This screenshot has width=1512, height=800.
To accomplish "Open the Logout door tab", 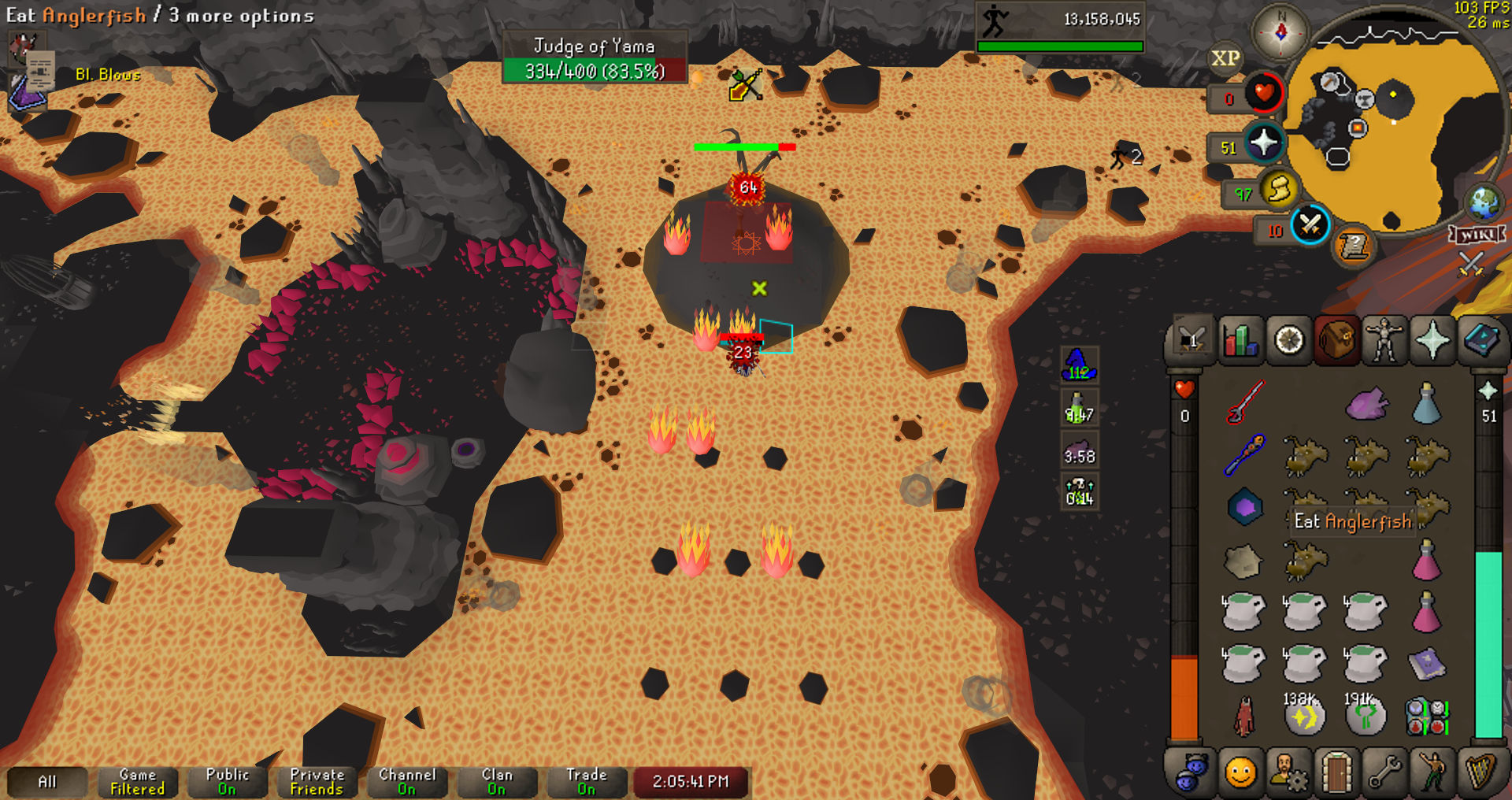I will coord(1336,772).
